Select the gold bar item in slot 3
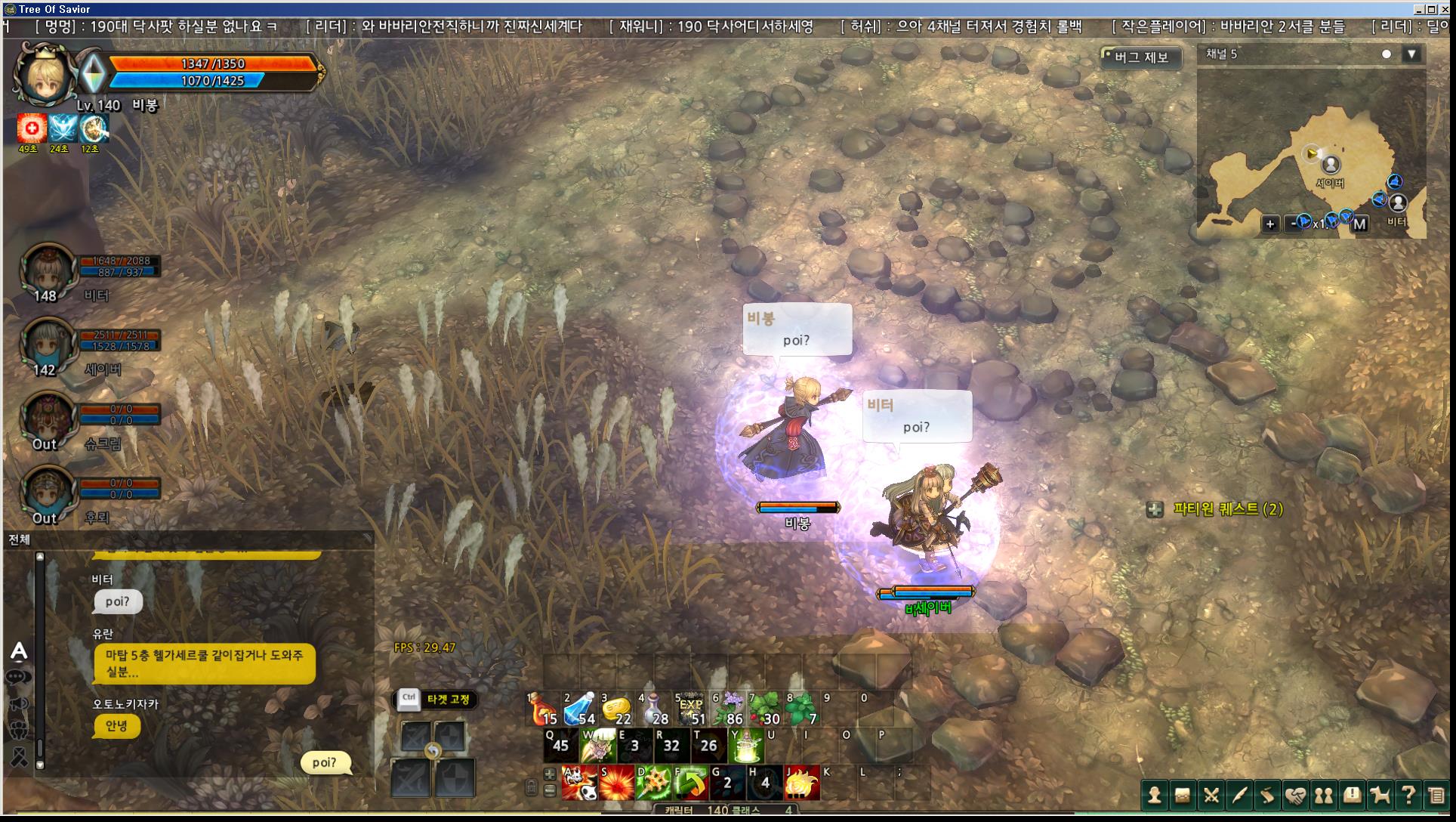 coord(616,710)
